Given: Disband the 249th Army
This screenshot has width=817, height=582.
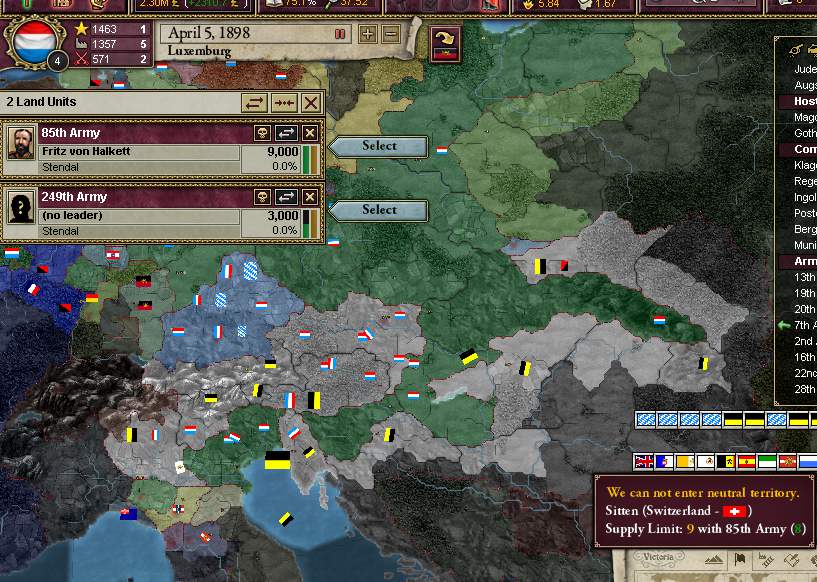Looking at the screenshot, I should point(263,197).
